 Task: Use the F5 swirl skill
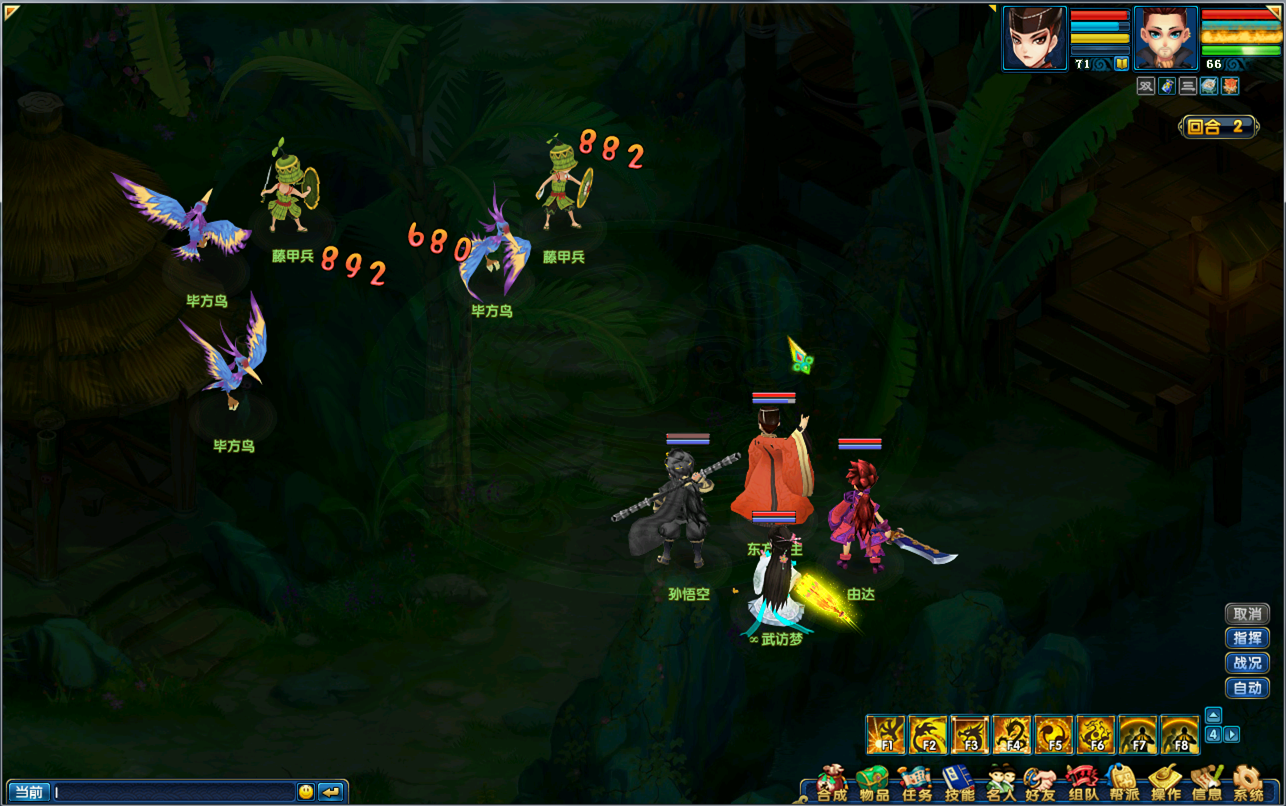click(x=1054, y=735)
